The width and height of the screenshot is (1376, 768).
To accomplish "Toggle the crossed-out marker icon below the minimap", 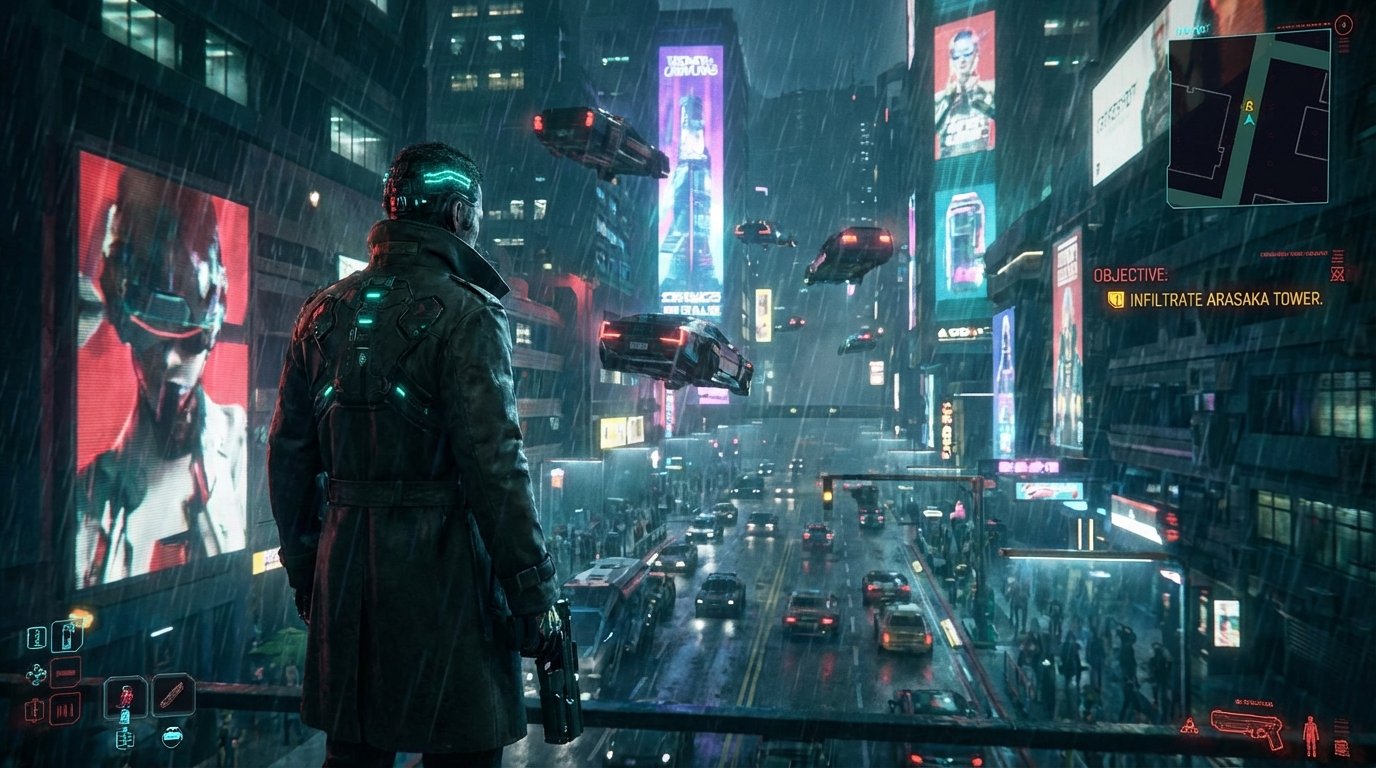I will pyautogui.click(x=1337, y=275).
